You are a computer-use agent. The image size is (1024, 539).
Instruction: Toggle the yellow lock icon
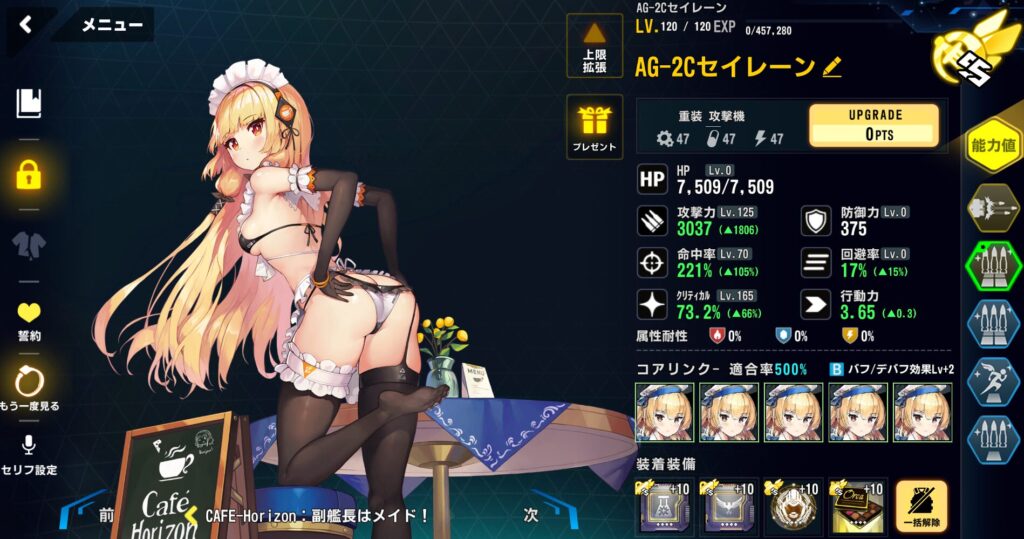[x=29, y=174]
